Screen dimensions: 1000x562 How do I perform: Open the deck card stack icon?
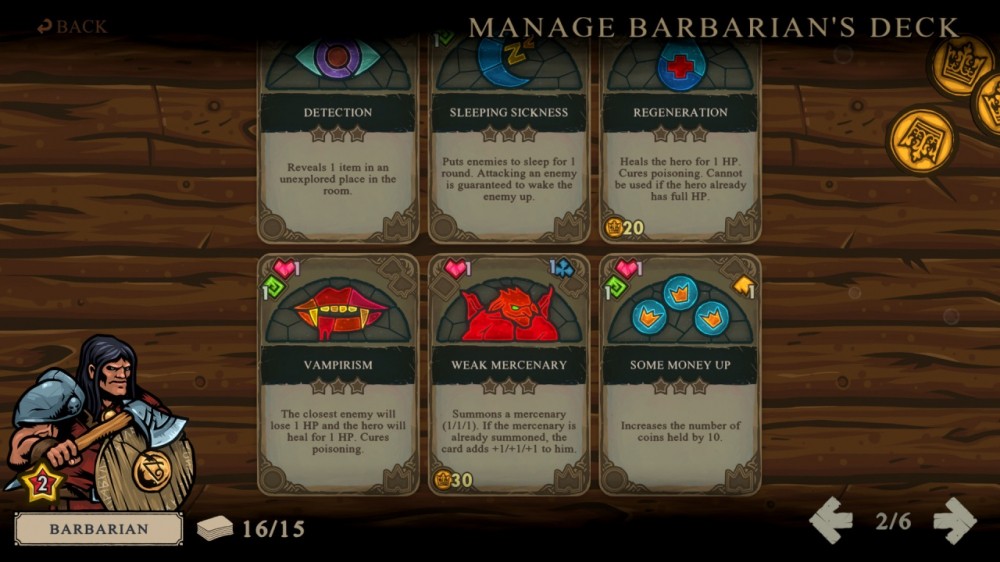[215, 528]
